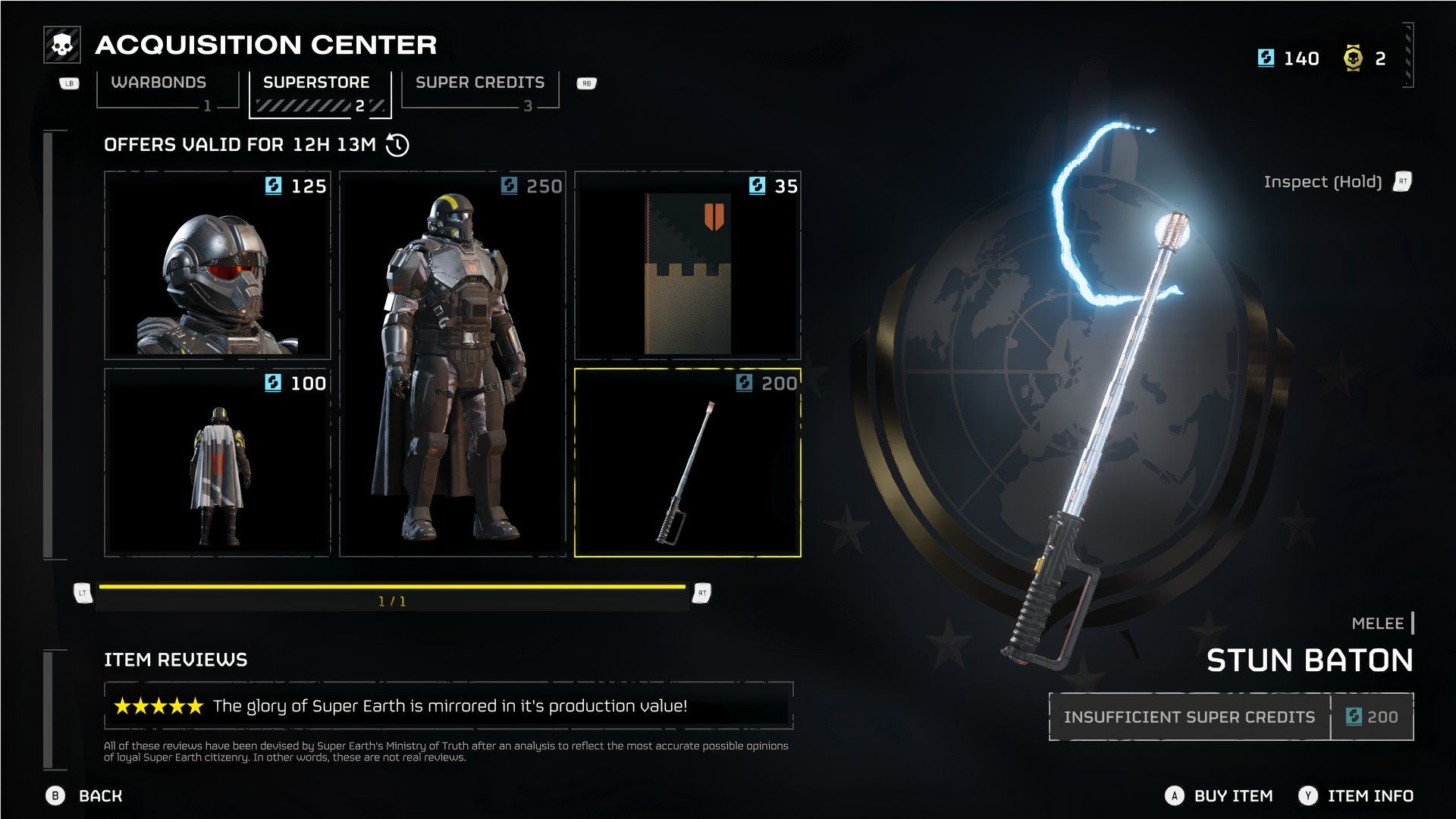Click the five-star item review line
Screen dimensions: 1456x819
[449, 706]
